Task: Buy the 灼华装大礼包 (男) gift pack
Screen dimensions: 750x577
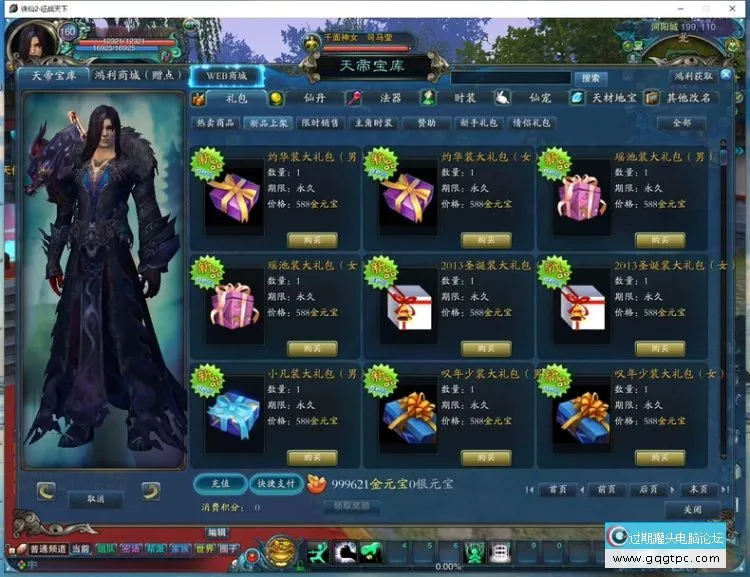Action: point(311,240)
